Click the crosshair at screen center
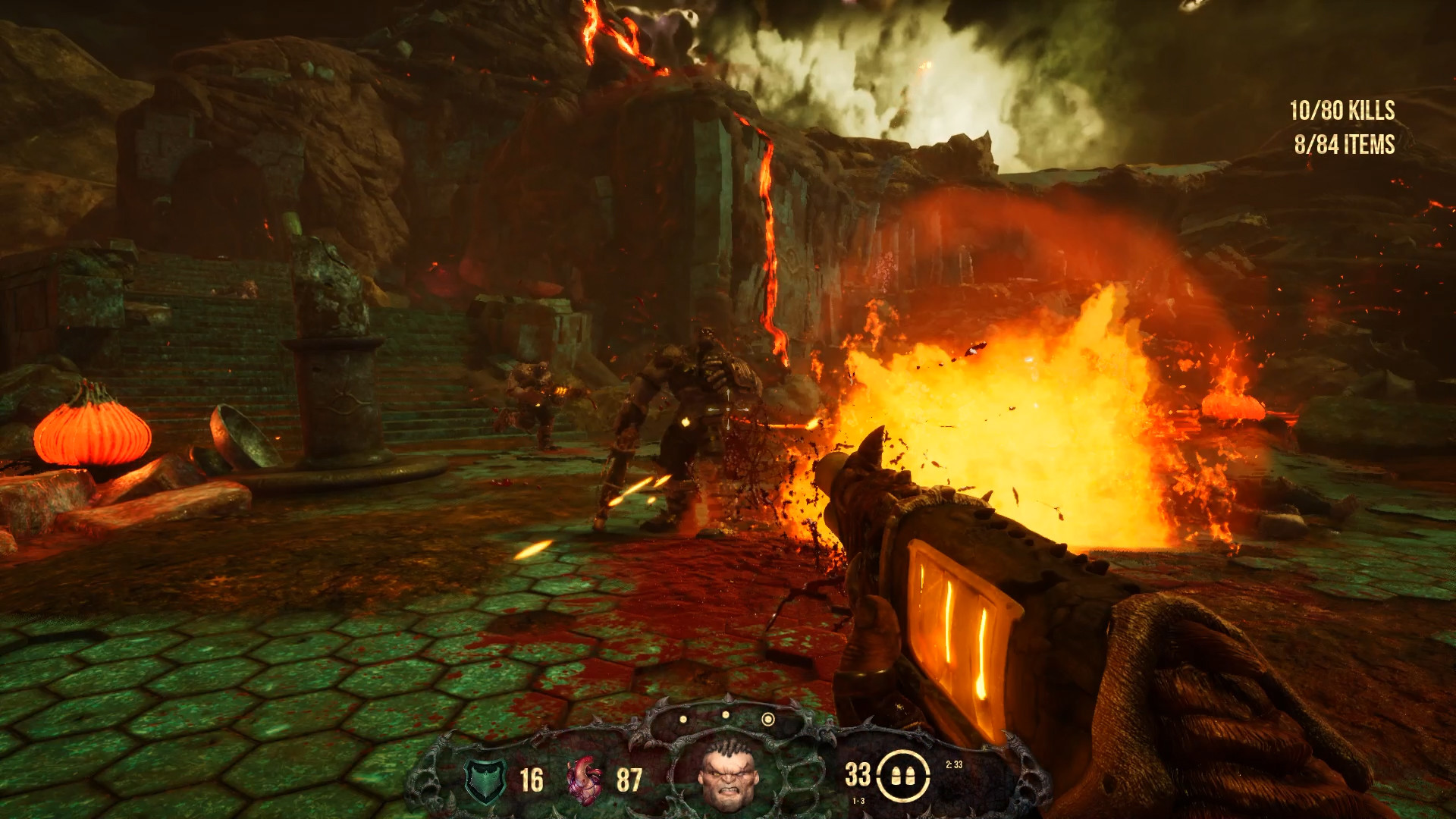Viewport: 1456px width, 819px height. coord(726,410)
